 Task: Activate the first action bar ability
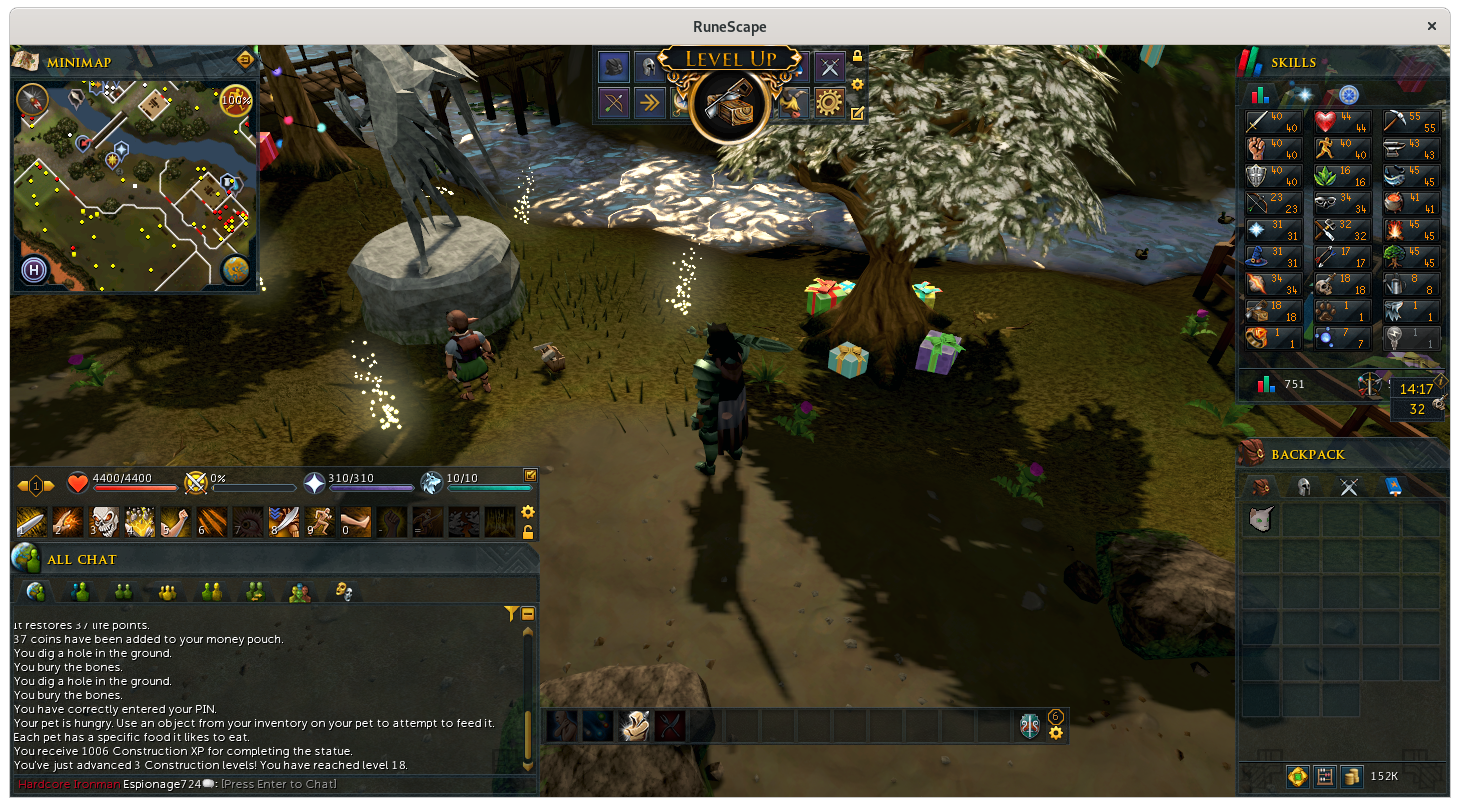31,521
